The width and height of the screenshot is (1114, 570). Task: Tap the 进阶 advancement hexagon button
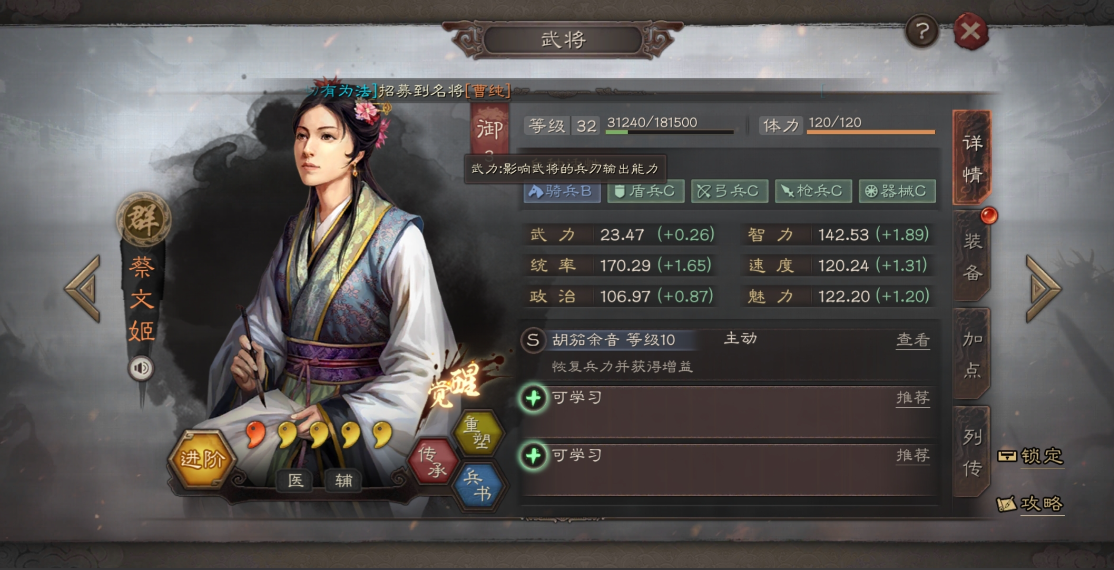[201, 459]
